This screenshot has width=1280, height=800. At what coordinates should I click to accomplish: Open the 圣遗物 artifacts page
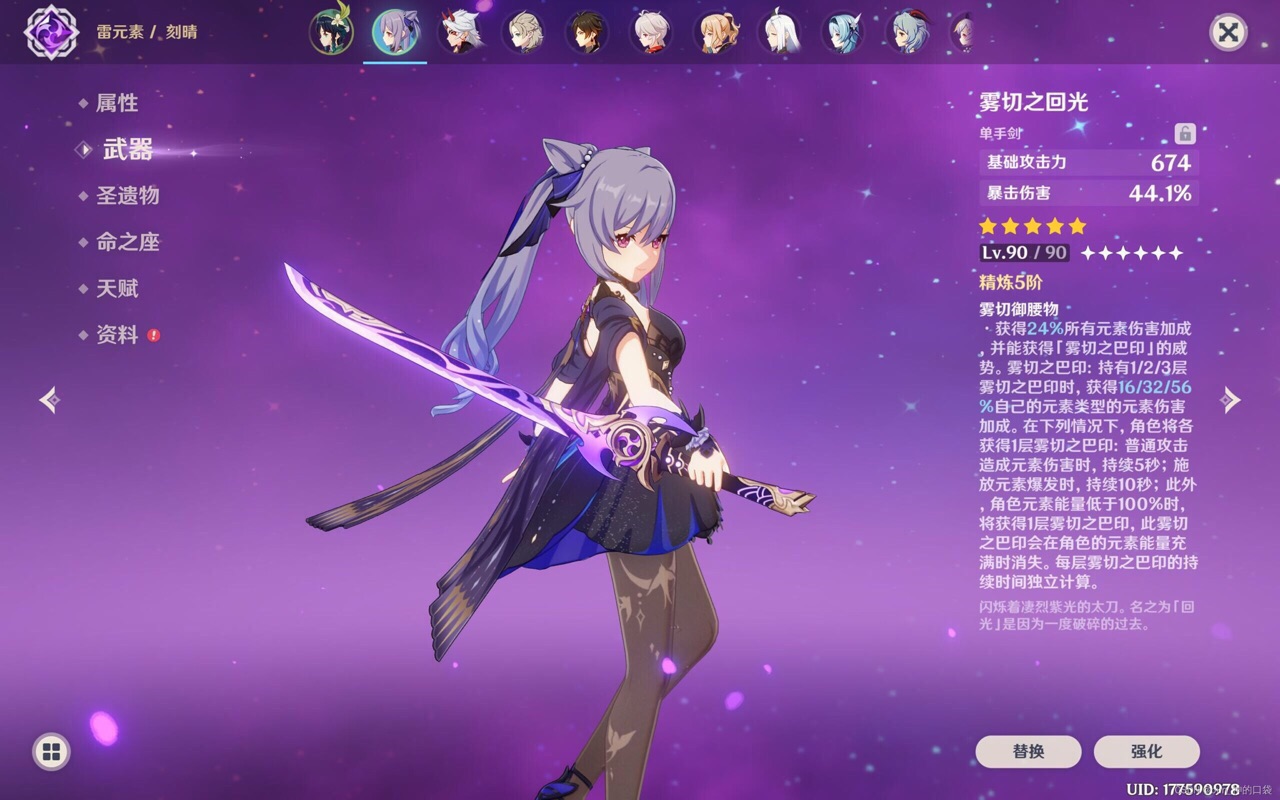pos(127,196)
